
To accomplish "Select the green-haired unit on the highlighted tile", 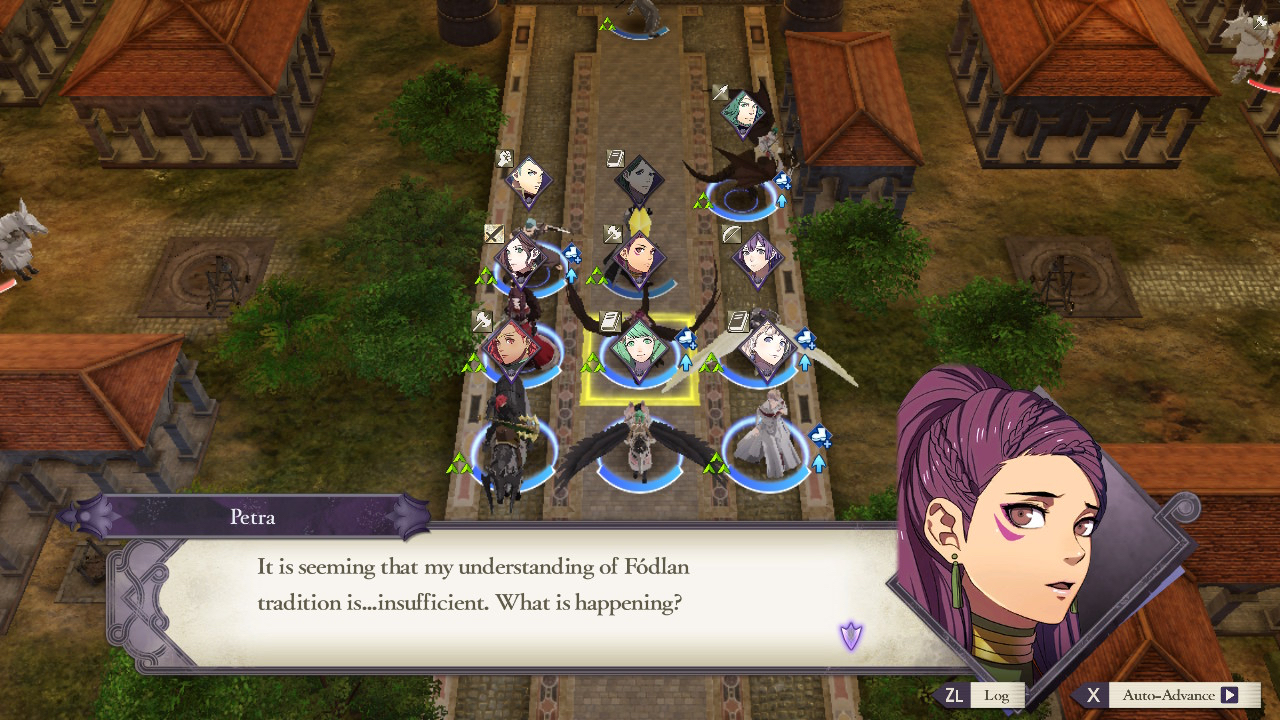I will coord(638,347).
